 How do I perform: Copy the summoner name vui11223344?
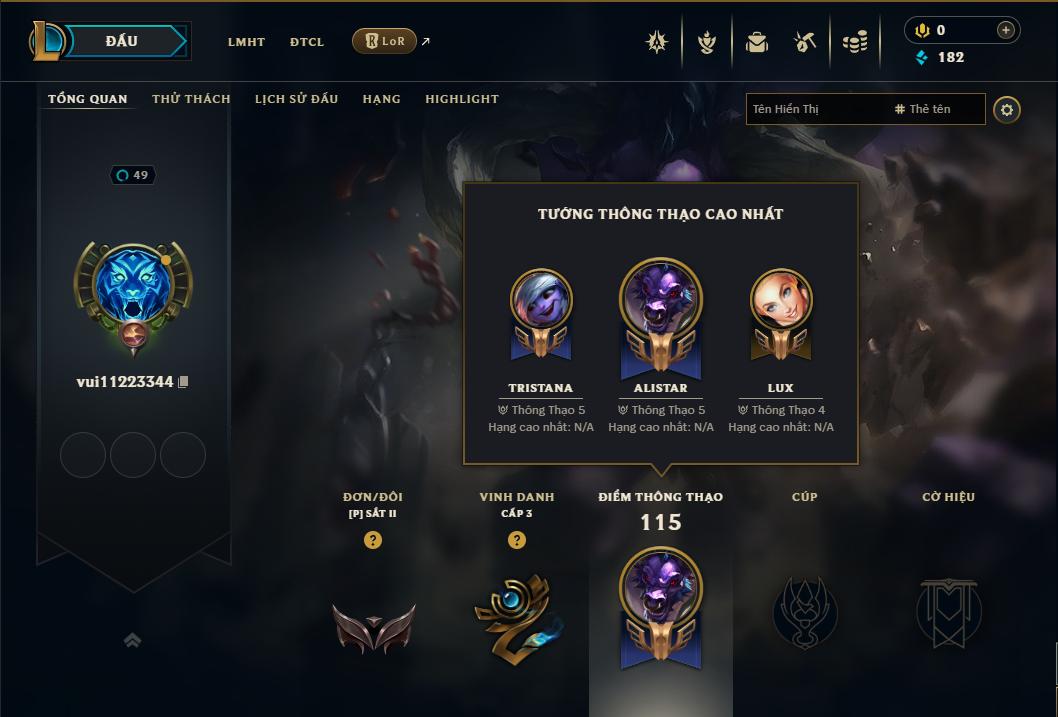tap(183, 382)
